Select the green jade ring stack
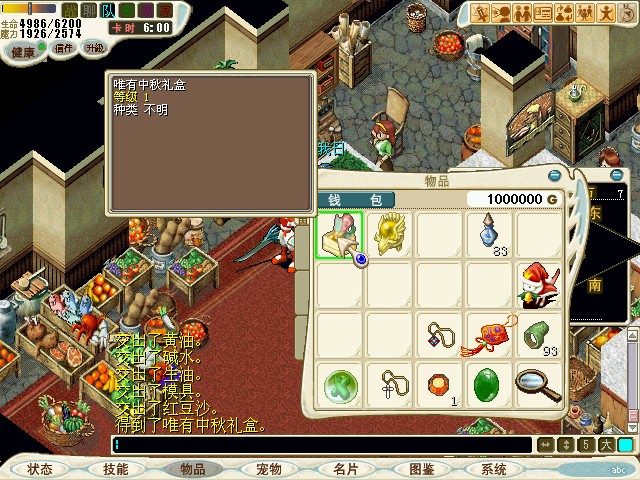This screenshot has height=480, width=640. coord(539,335)
